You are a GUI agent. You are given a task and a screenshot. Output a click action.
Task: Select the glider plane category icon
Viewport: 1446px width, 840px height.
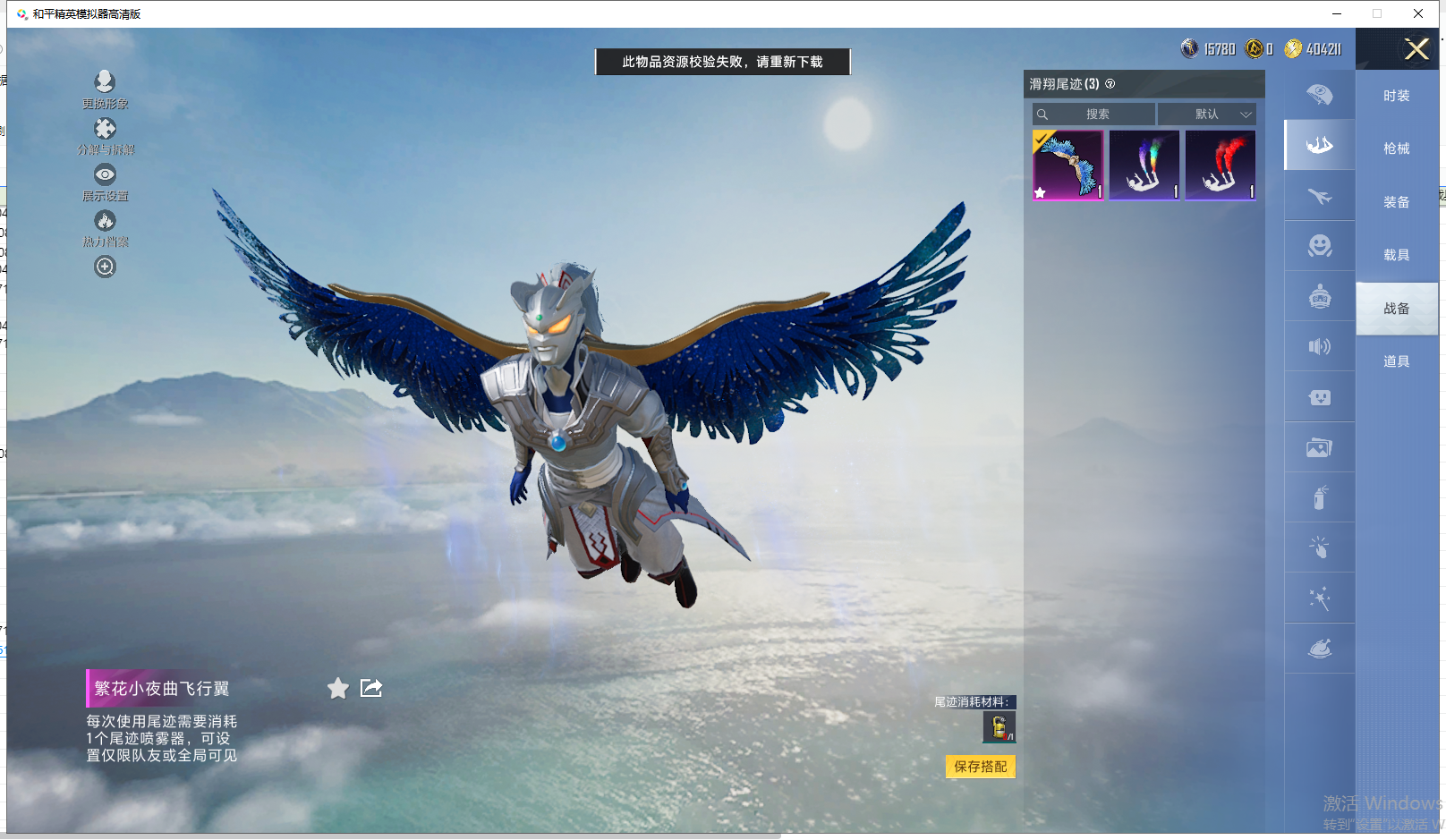coord(1319,196)
